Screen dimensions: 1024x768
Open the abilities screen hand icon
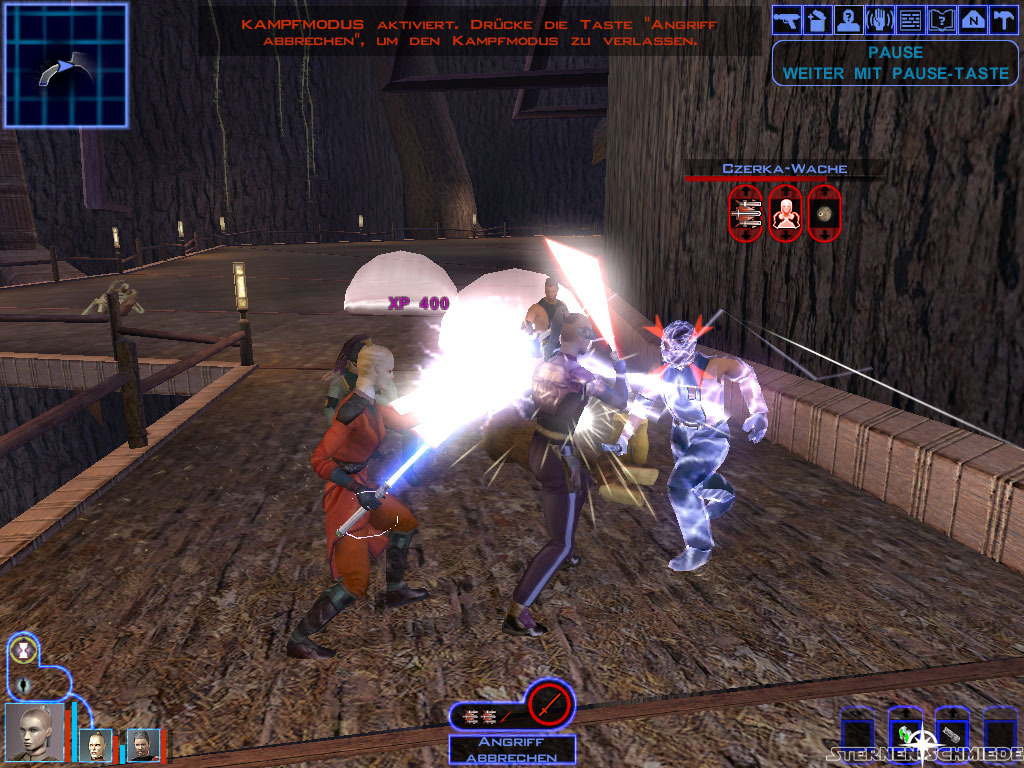(x=880, y=19)
